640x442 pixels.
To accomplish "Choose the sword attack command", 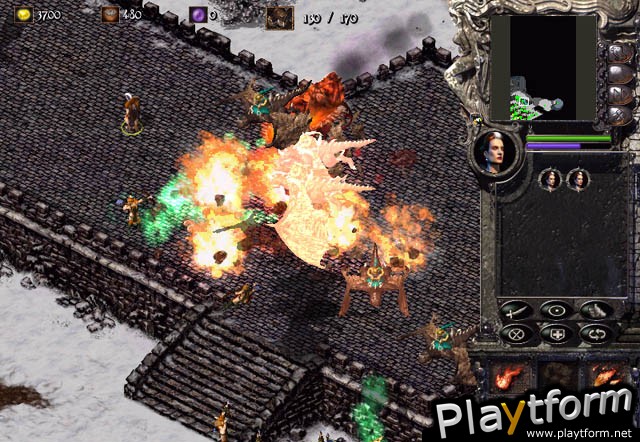I will point(516,310).
